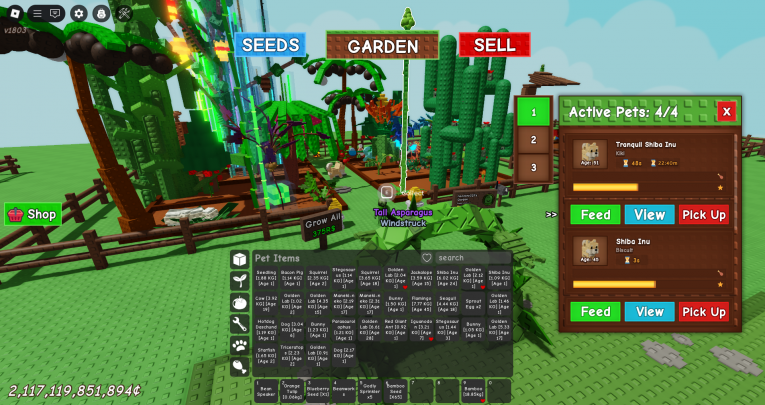Switch to pet loadout tab 3
The width and height of the screenshot is (765, 405).
coord(534,167)
